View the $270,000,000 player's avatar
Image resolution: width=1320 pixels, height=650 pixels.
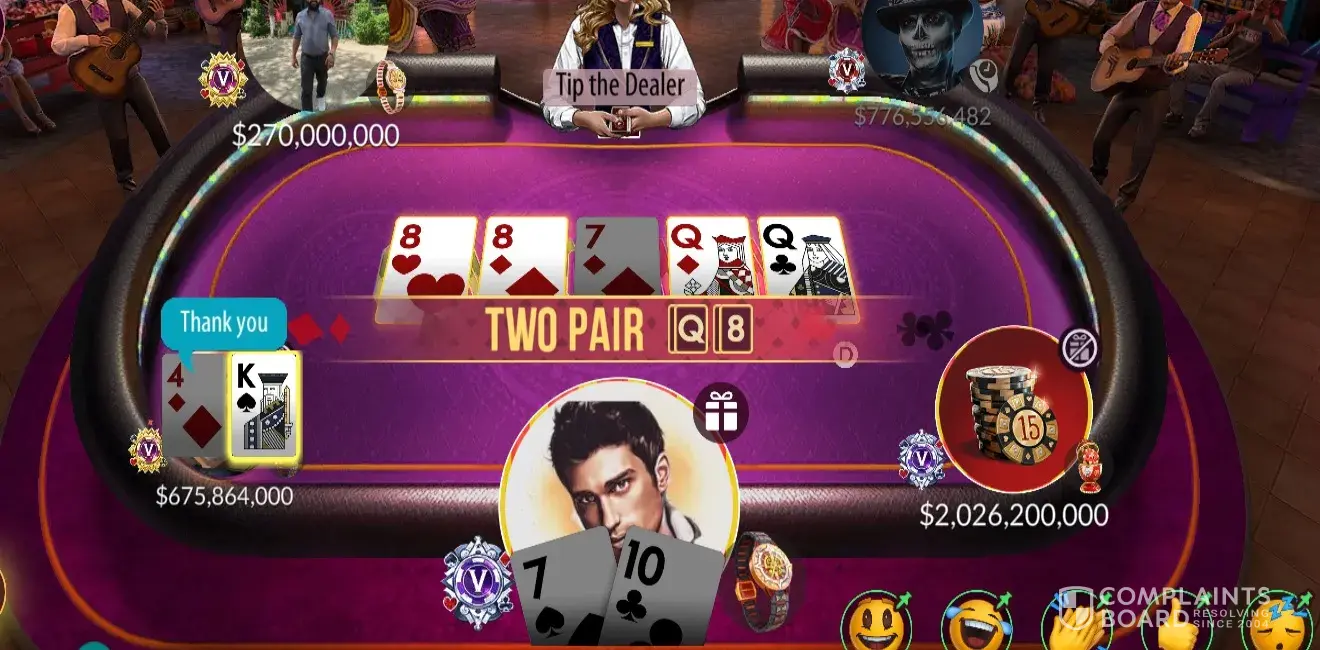(315, 50)
